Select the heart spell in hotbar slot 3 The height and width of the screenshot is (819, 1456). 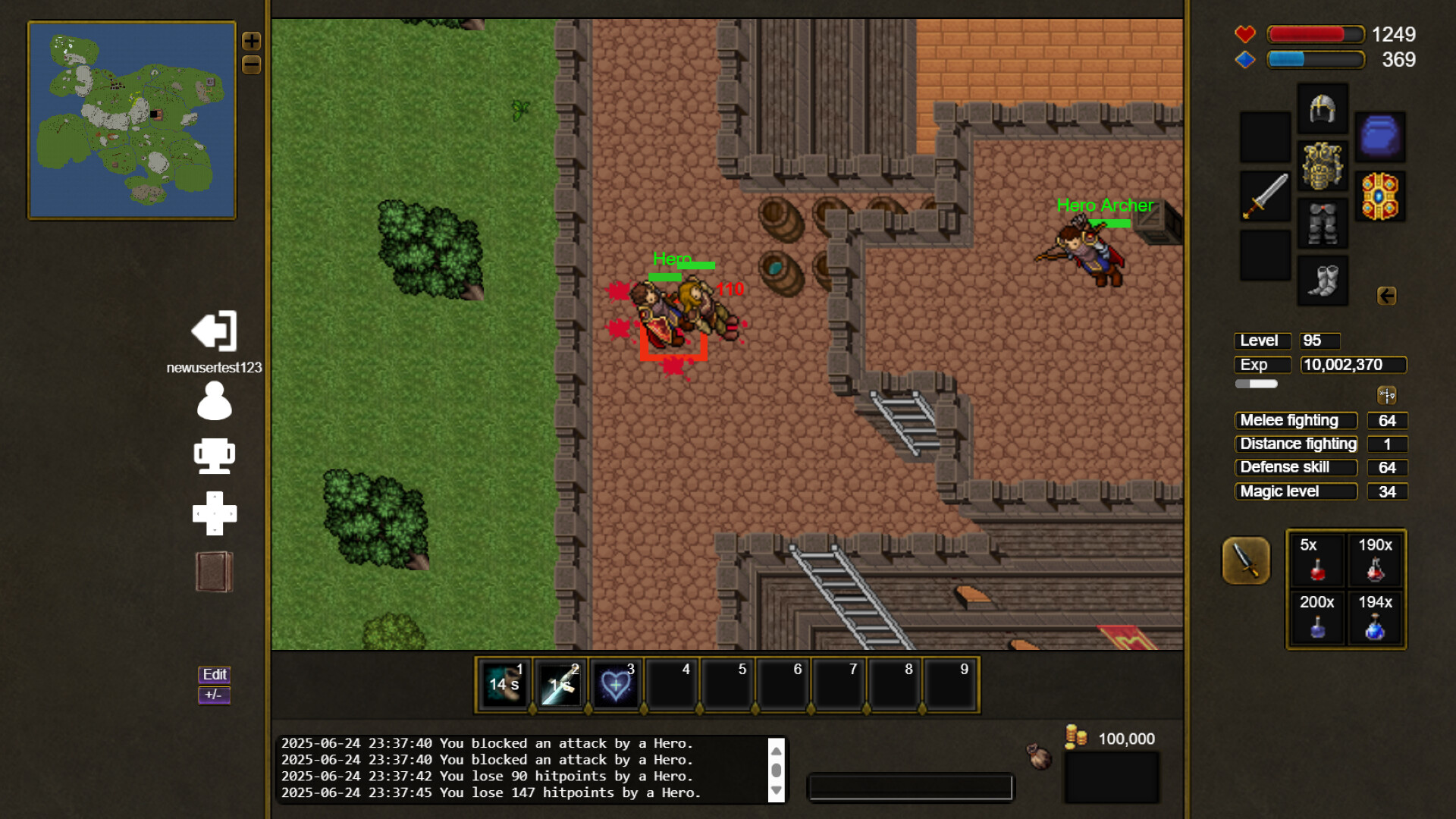point(616,686)
